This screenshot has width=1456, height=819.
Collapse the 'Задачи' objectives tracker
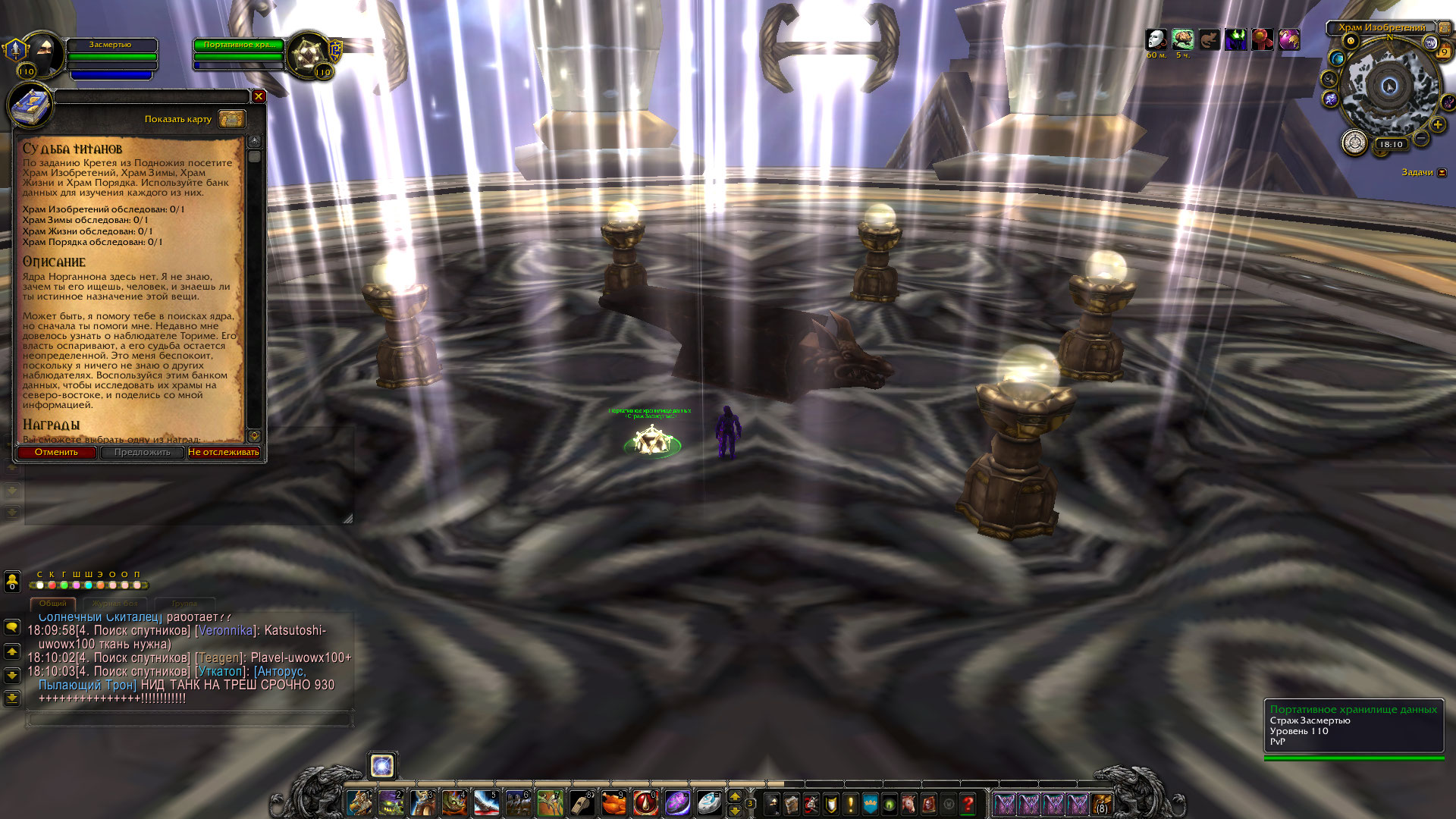tap(1442, 173)
